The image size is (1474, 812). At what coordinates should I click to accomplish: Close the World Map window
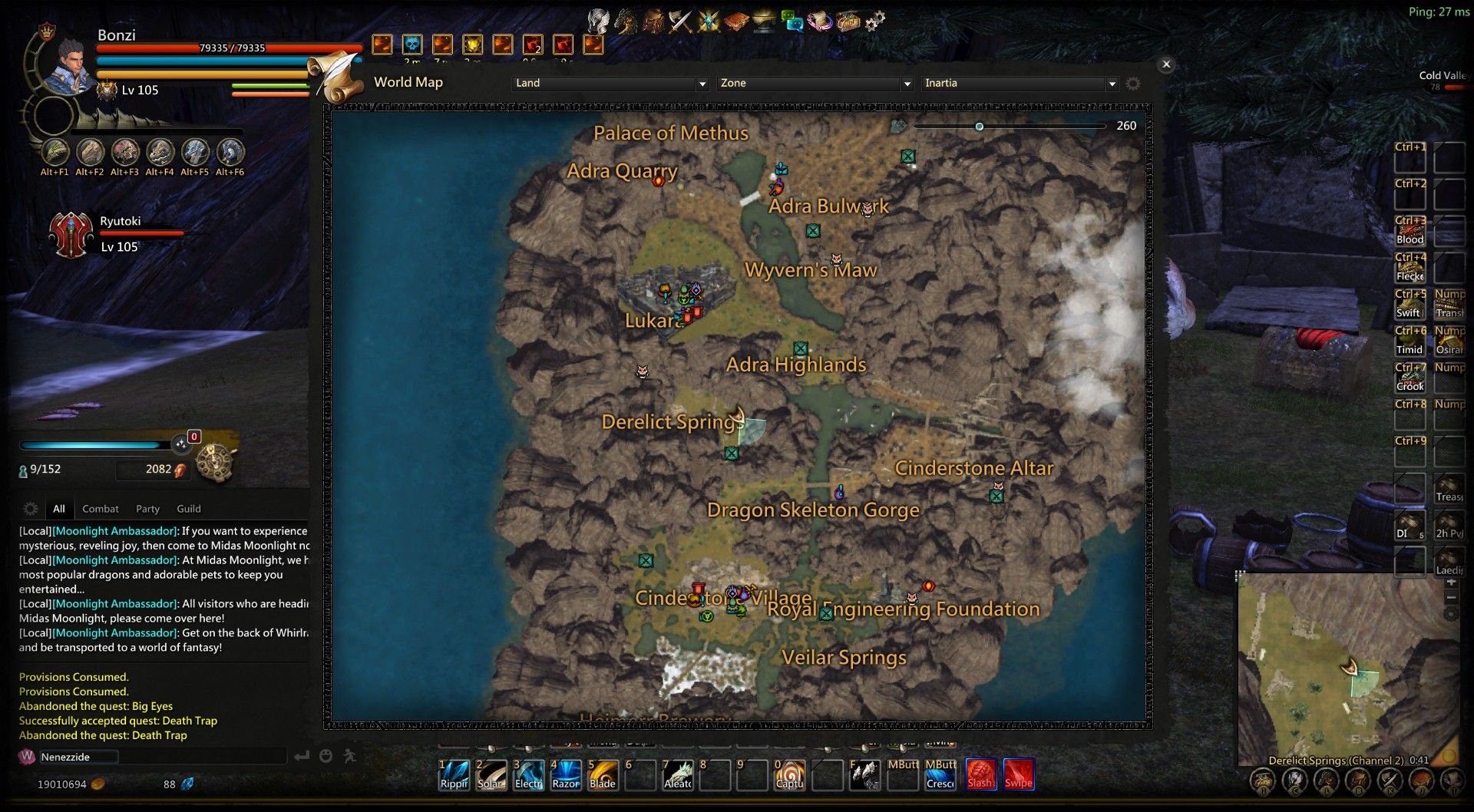coord(1166,64)
